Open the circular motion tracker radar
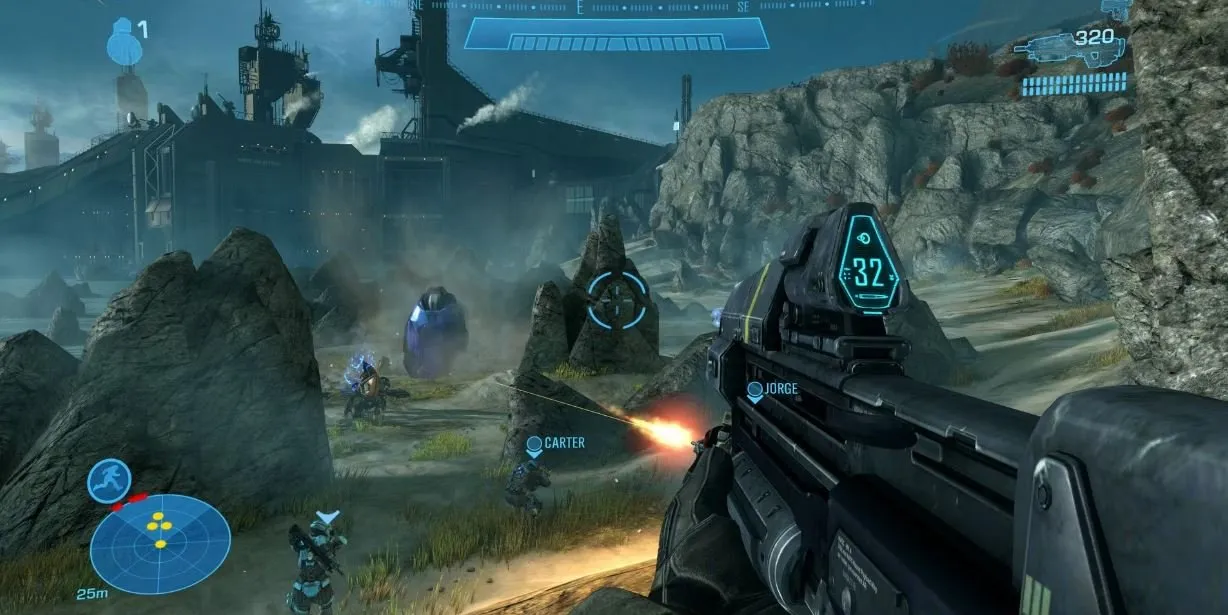Screen dimensions: 1228x615 tap(160, 543)
